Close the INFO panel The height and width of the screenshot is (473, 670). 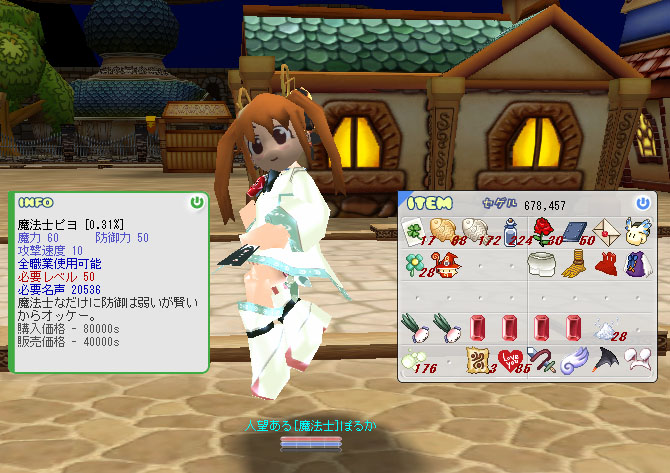pyautogui.click(x=196, y=203)
